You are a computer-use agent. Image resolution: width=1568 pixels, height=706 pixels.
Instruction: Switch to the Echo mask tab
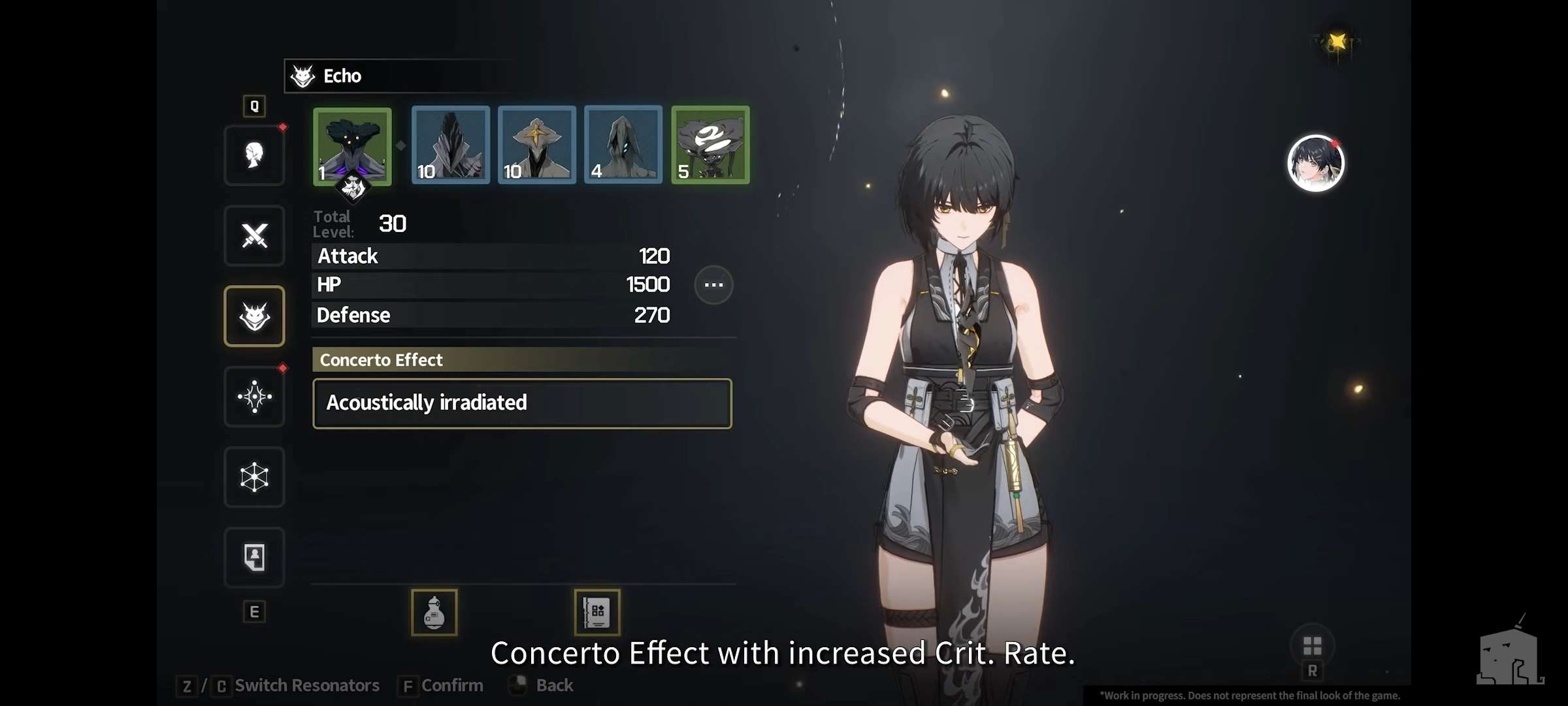[254, 316]
